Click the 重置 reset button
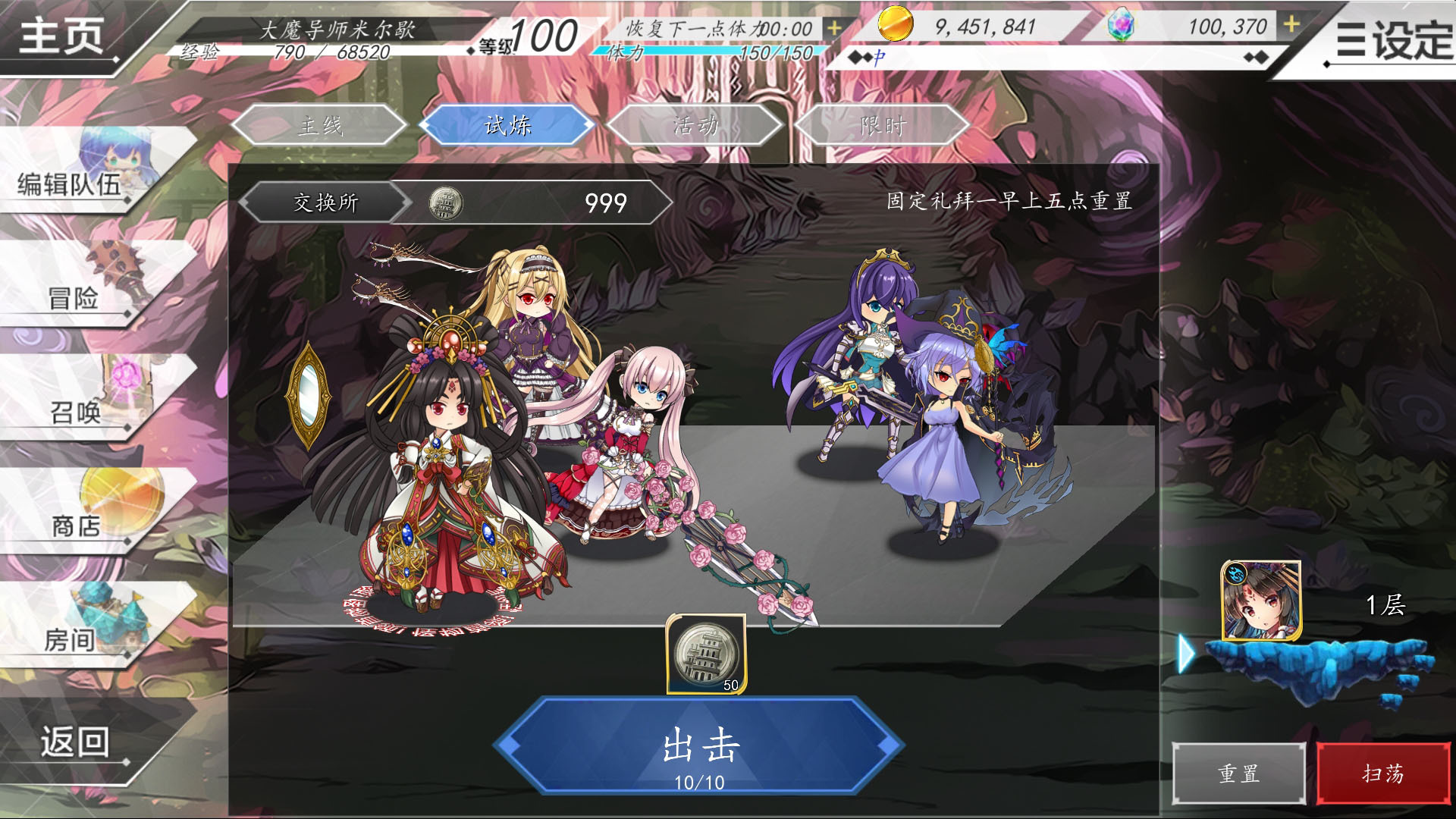 pos(1238,773)
